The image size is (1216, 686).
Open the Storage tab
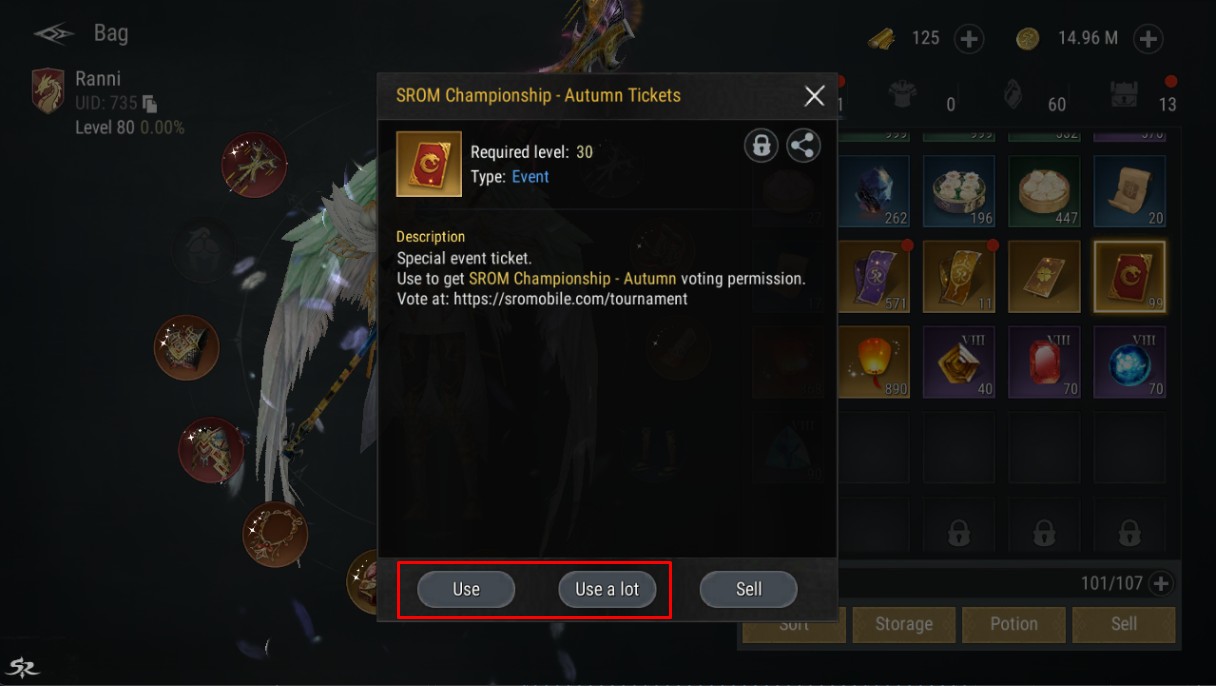click(x=903, y=624)
